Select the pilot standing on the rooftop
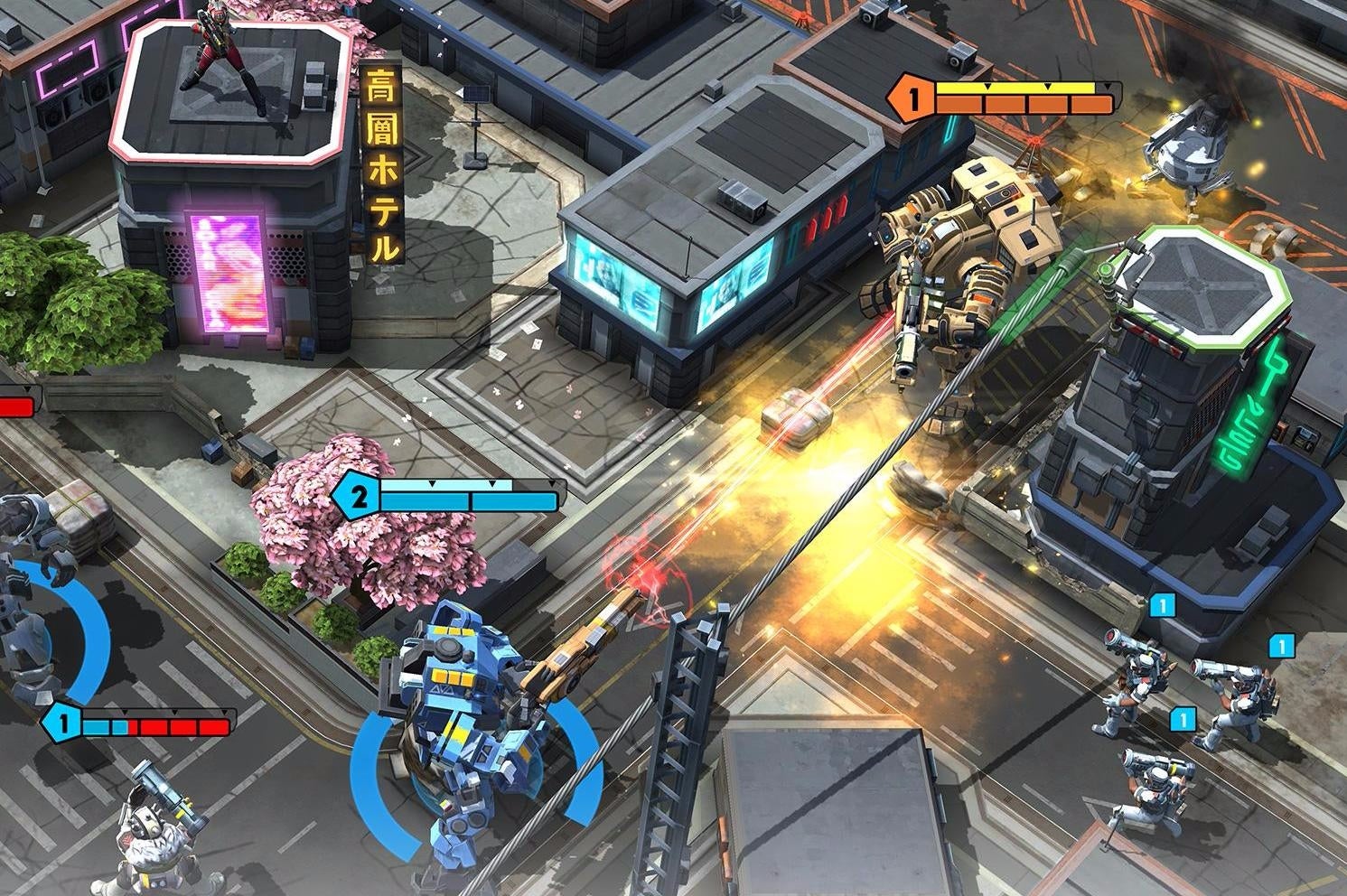This screenshot has height=896, width=1347. point(214,59)
